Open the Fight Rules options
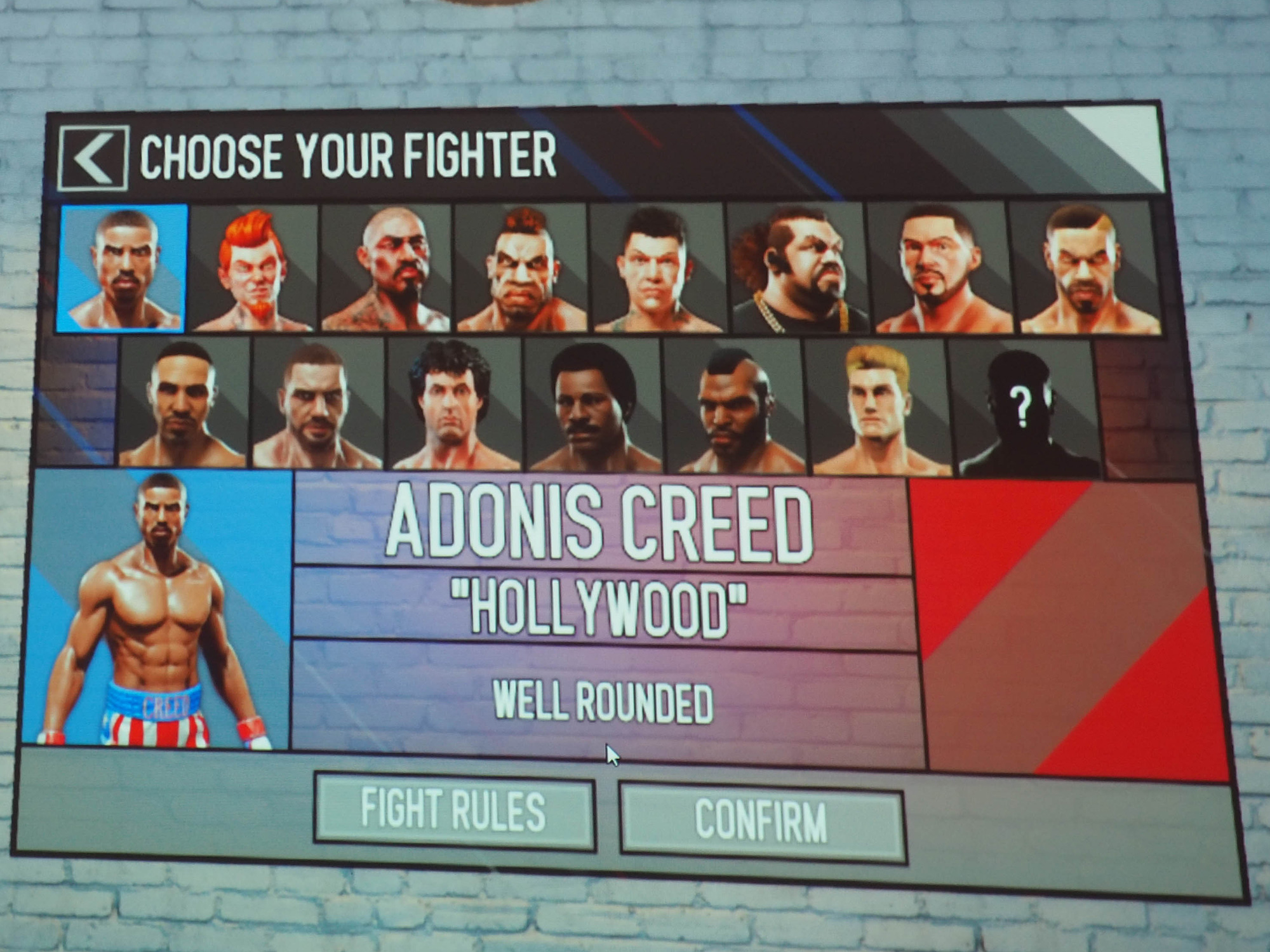 [x=454, y=810]
